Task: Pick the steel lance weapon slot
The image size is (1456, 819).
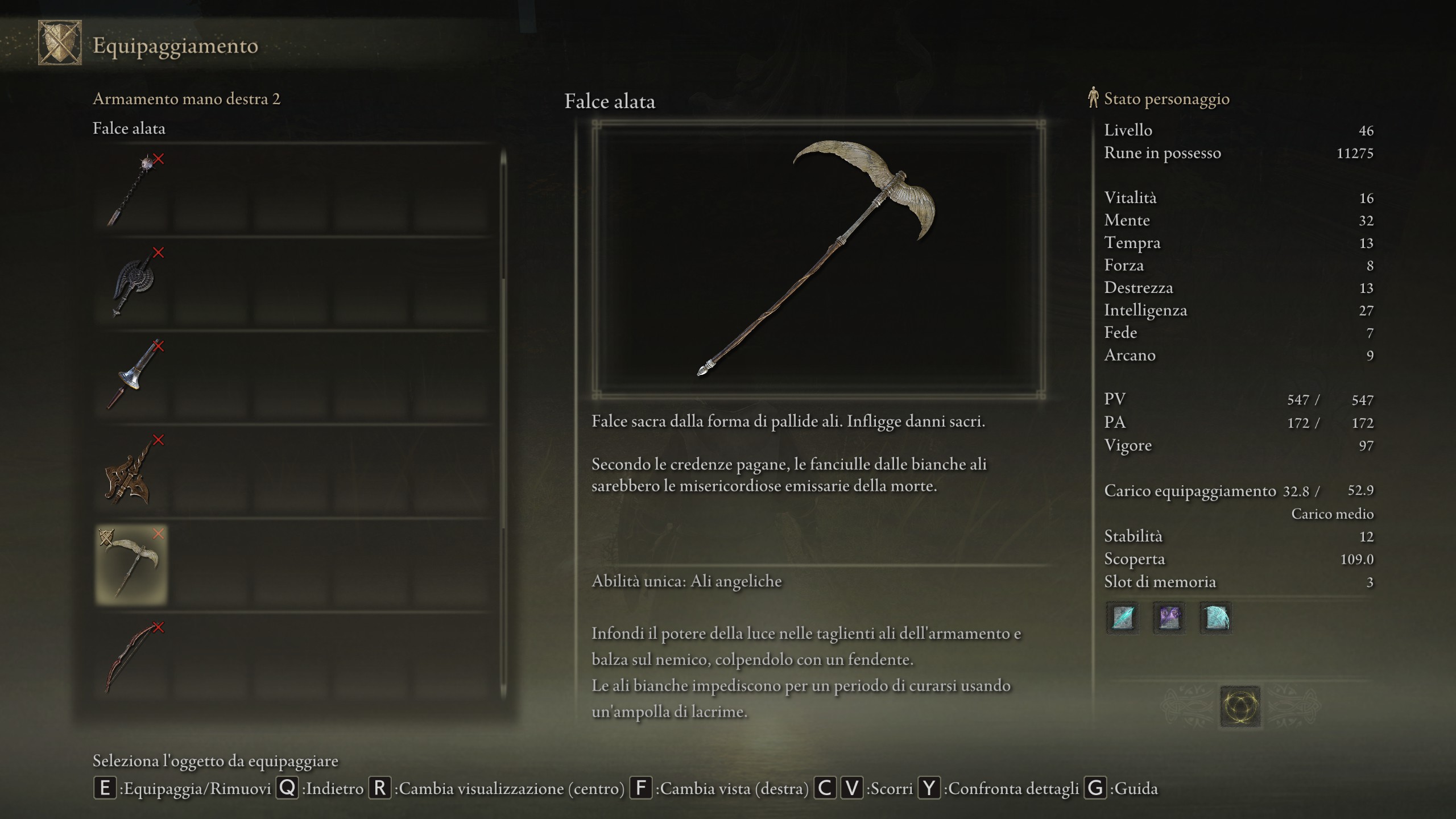Action: [132, 376]
